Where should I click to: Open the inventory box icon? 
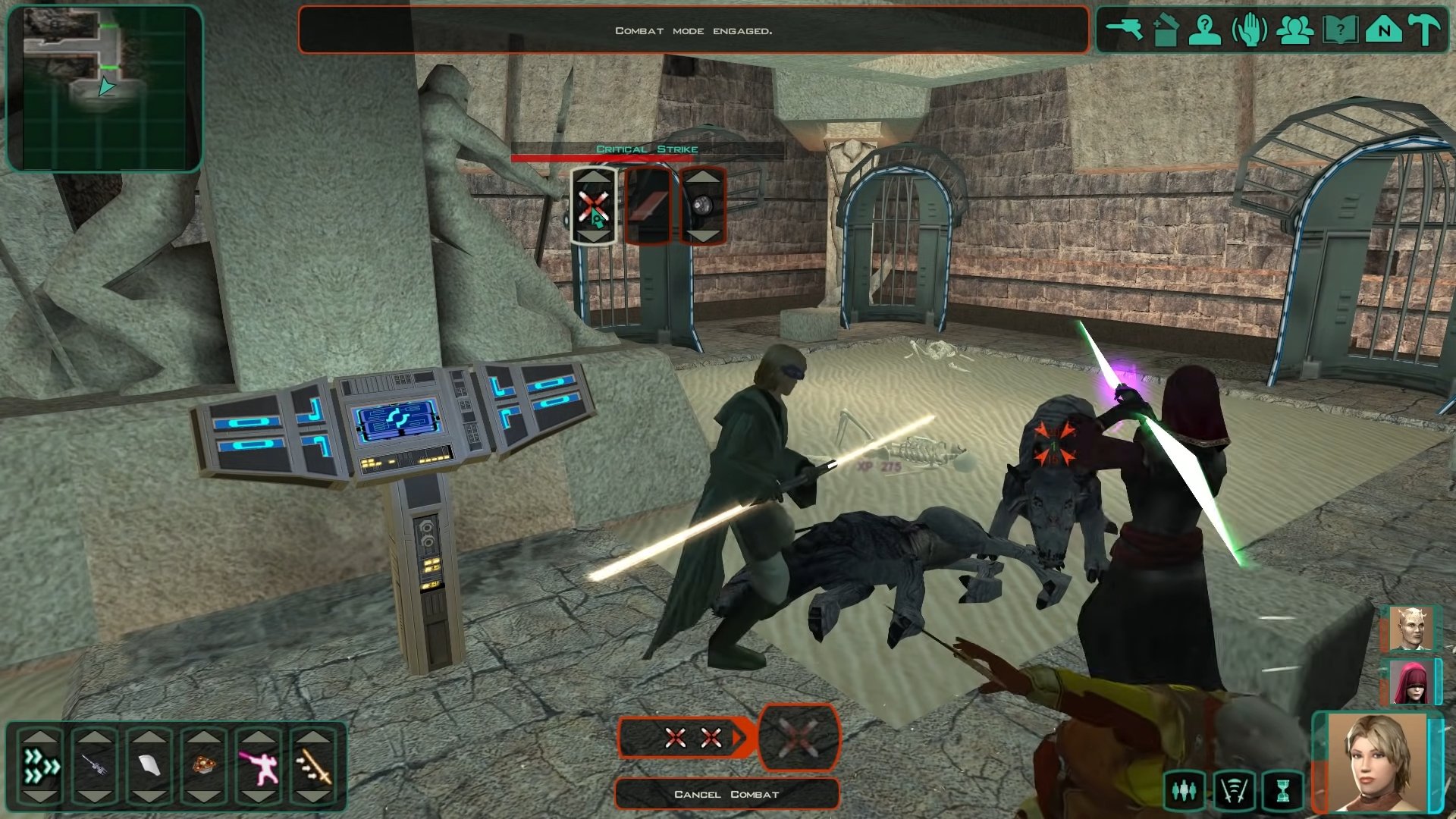point(1165,31)
